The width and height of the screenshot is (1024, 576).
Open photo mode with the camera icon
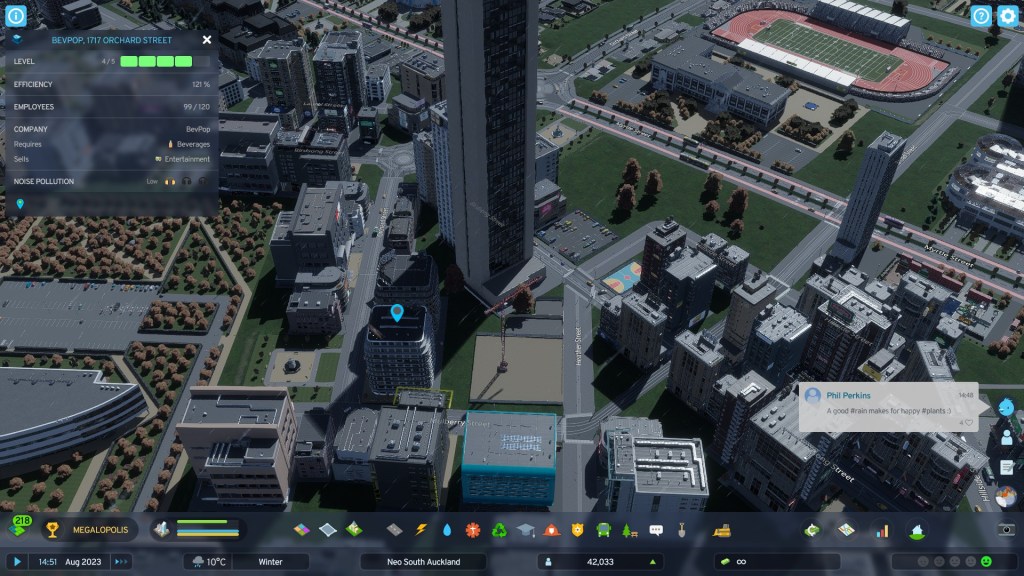(1007, 530)
